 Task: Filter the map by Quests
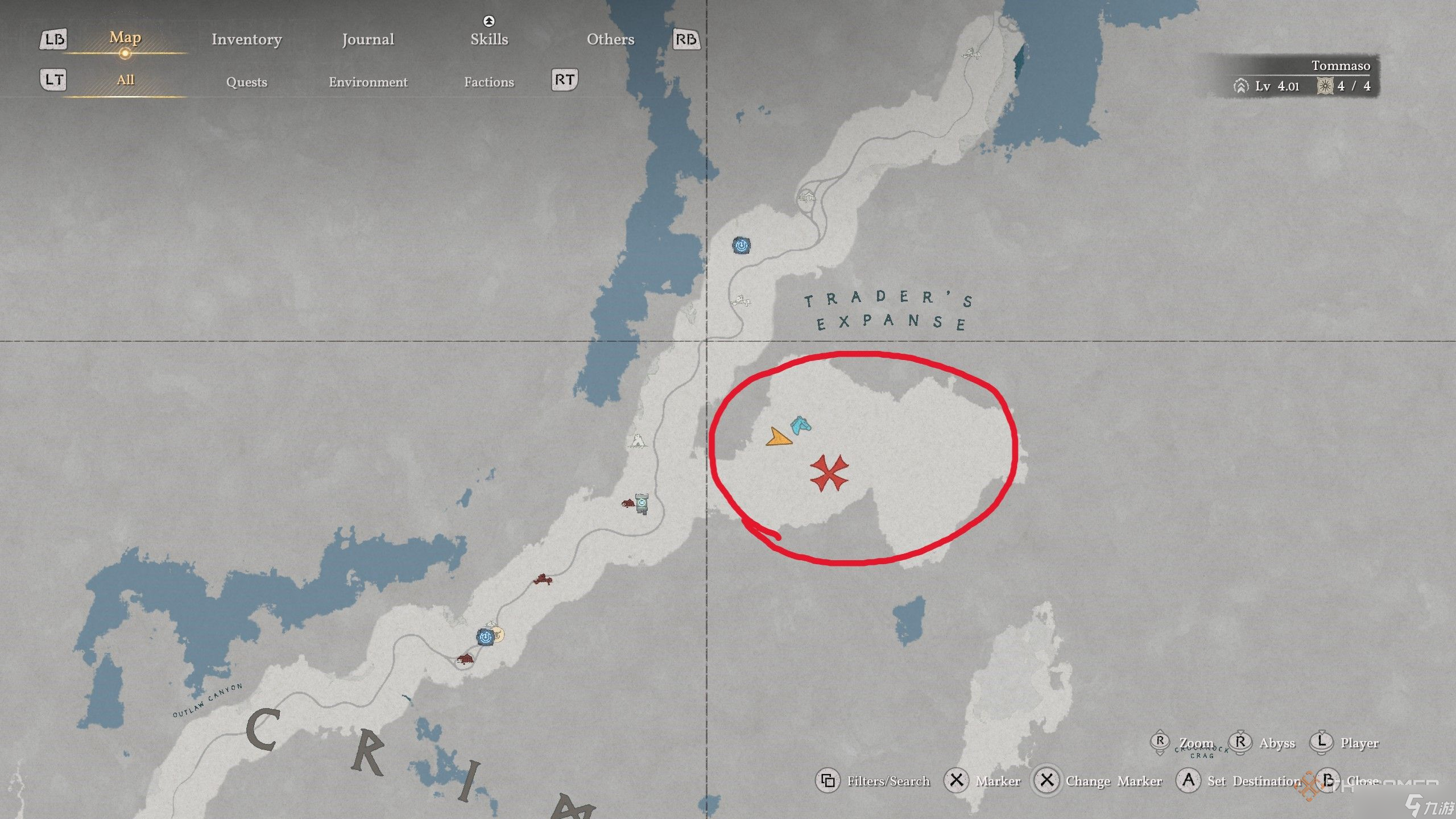pyautogui.click(x=246, y=82)
